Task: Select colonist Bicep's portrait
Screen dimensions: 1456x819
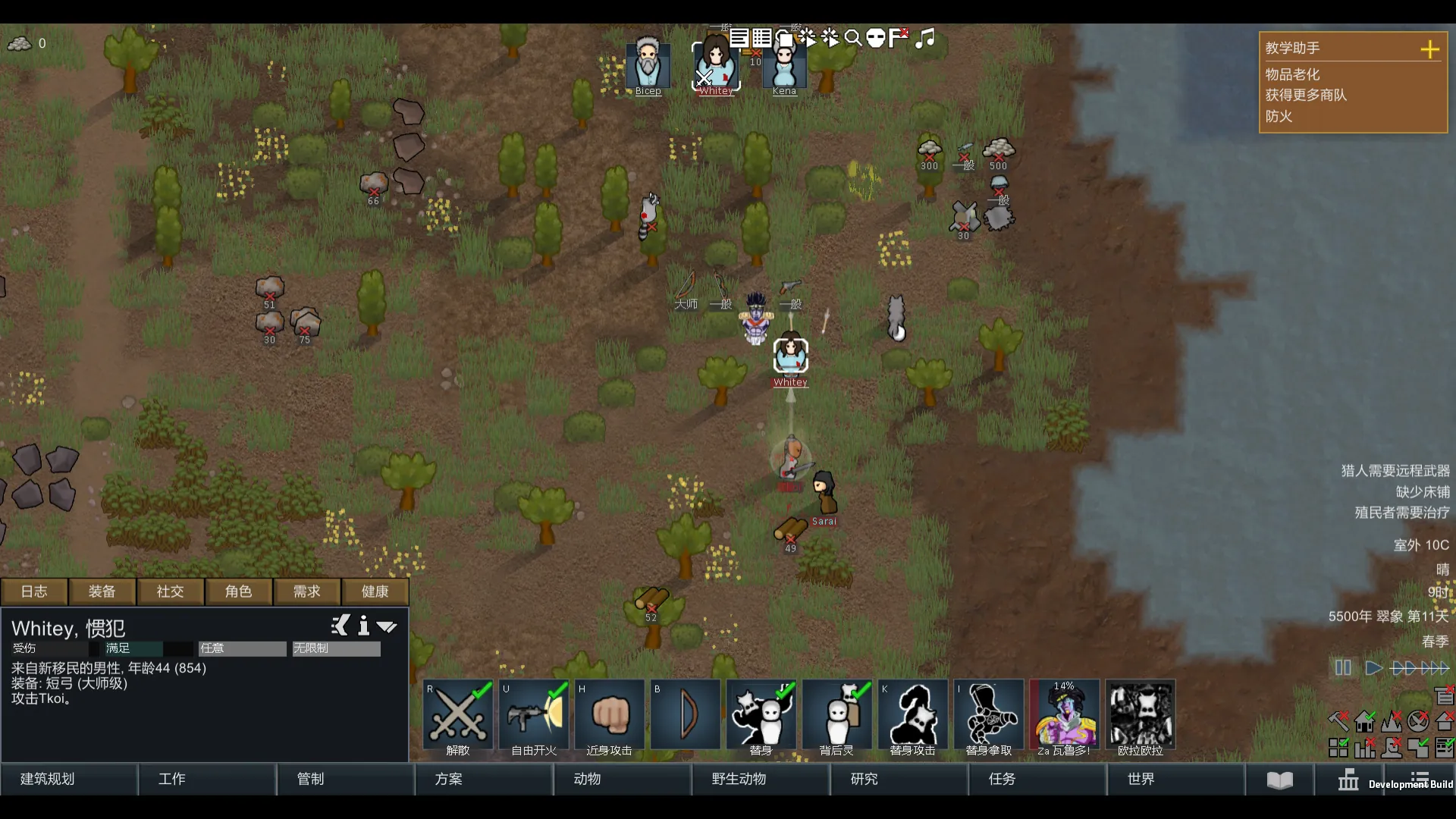Action: 648,65
